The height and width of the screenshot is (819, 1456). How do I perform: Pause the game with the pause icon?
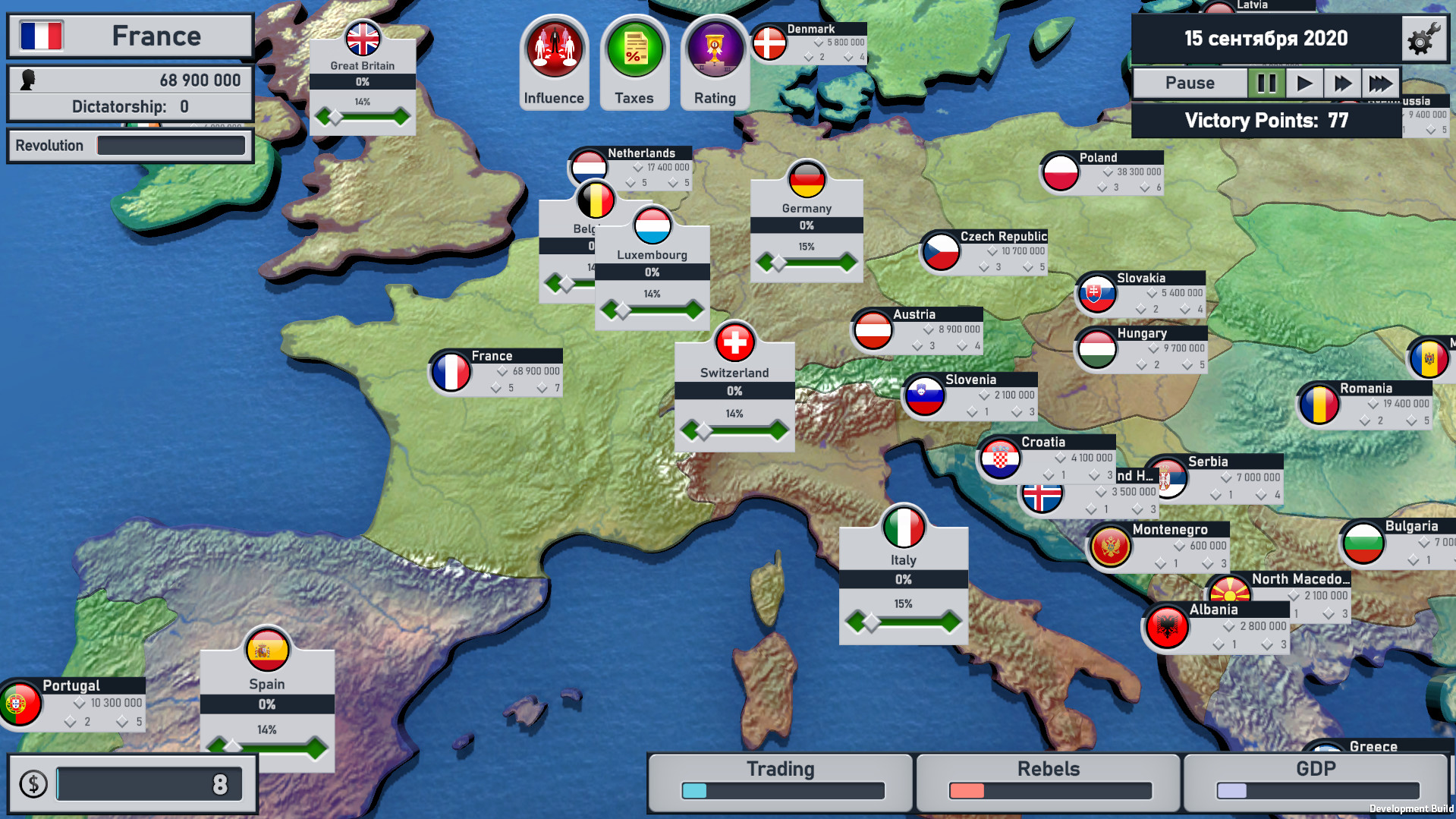coord(1266,83)
